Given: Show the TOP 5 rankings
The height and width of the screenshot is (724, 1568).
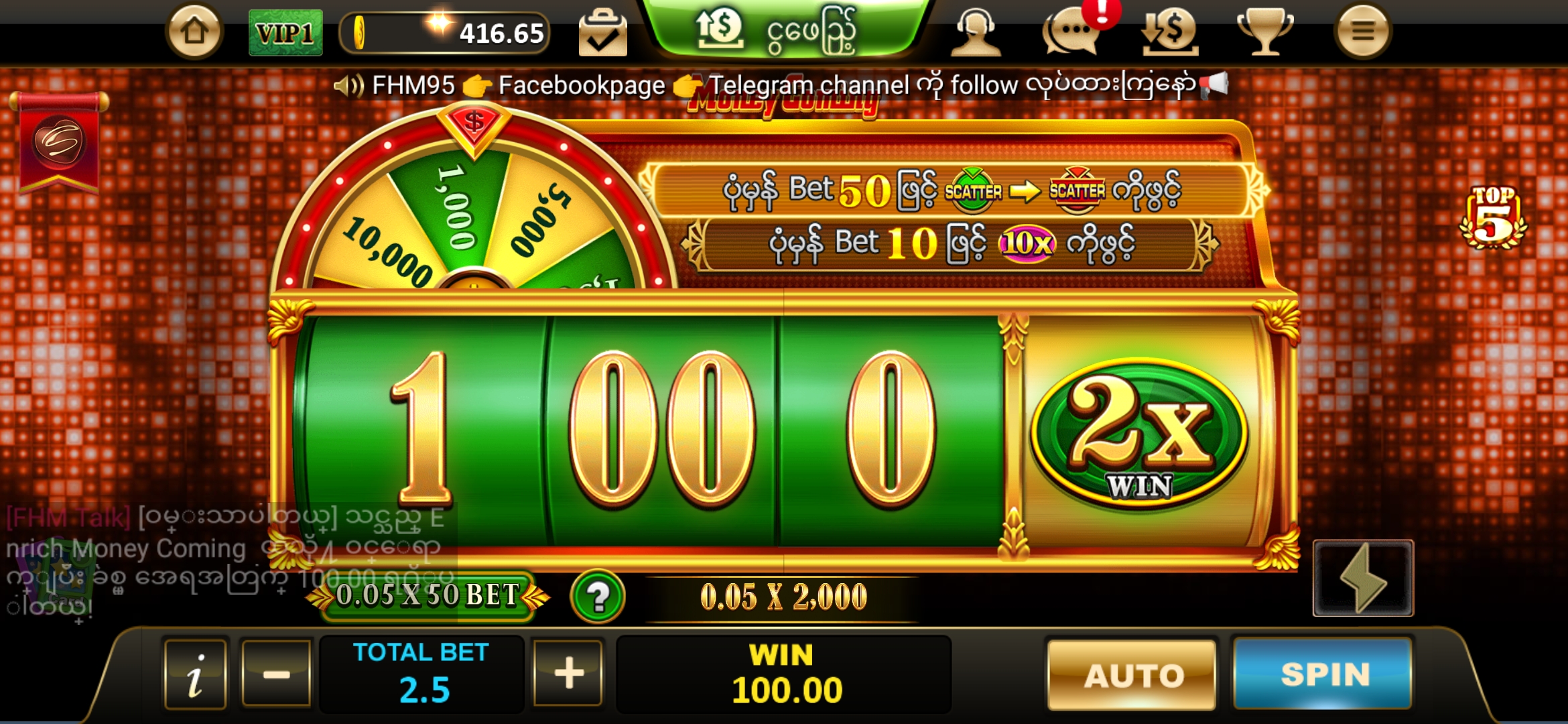Looking at the screenshot, I should (1493, 217).
